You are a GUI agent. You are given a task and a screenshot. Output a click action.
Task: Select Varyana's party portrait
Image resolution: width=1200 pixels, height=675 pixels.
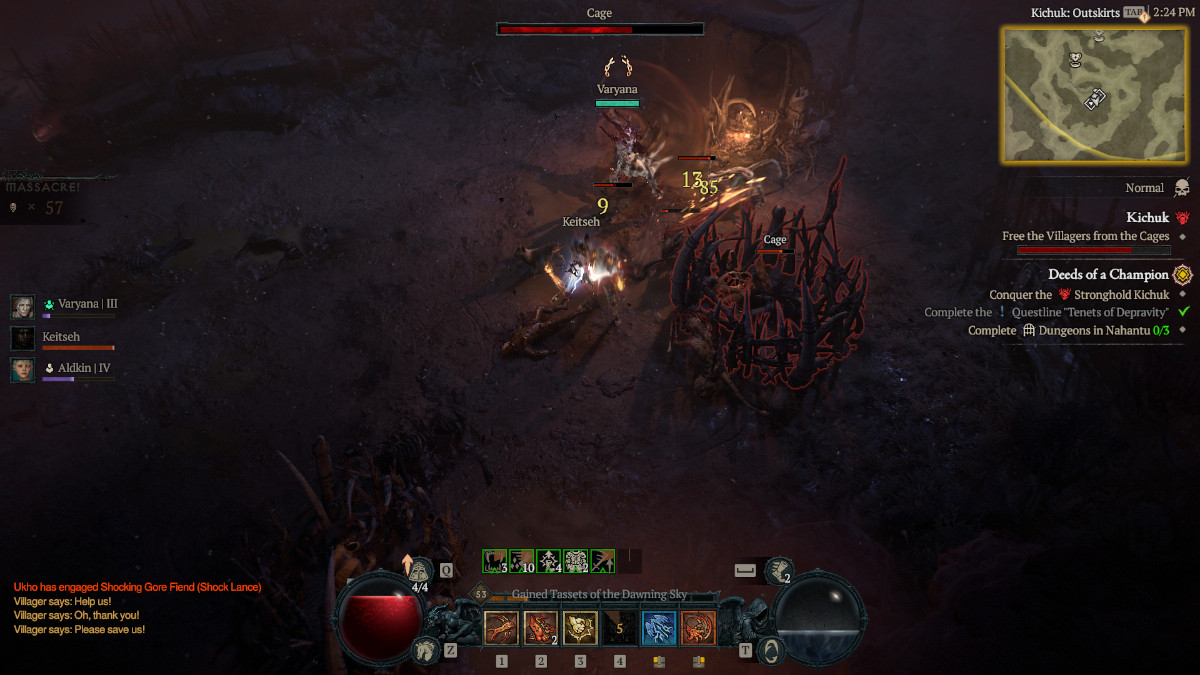pyautogui.click(x=23, y=305)
